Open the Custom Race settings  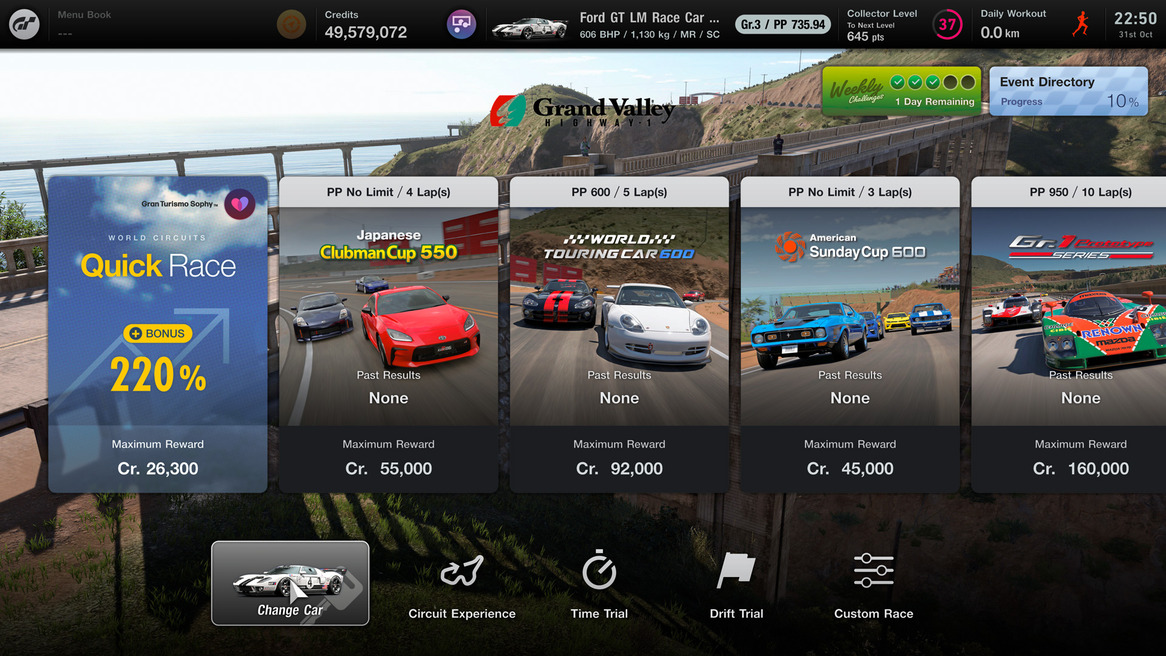(873, 585)
